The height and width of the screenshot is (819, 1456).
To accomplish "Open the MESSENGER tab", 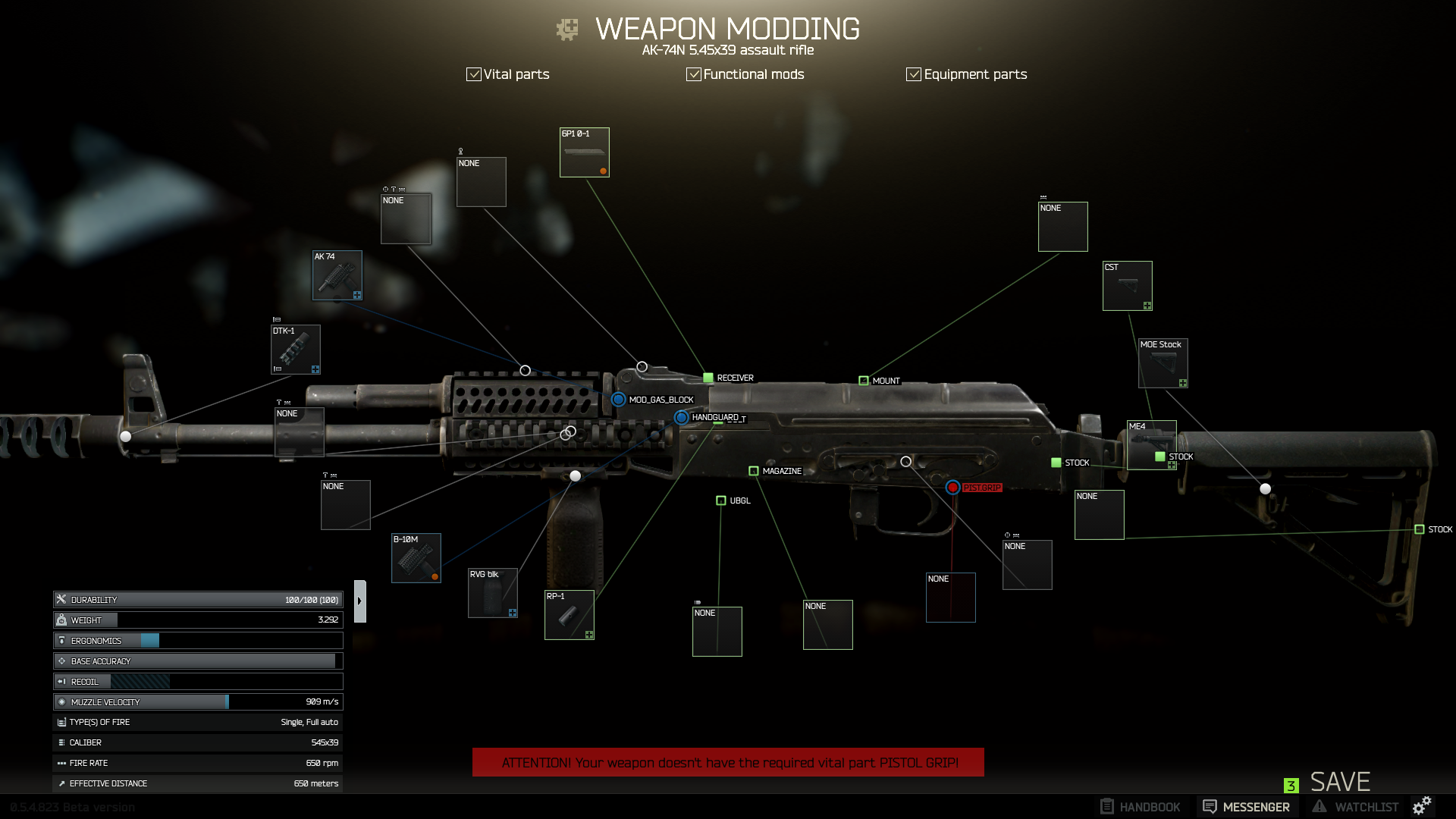I will [x=1246, y=807].
